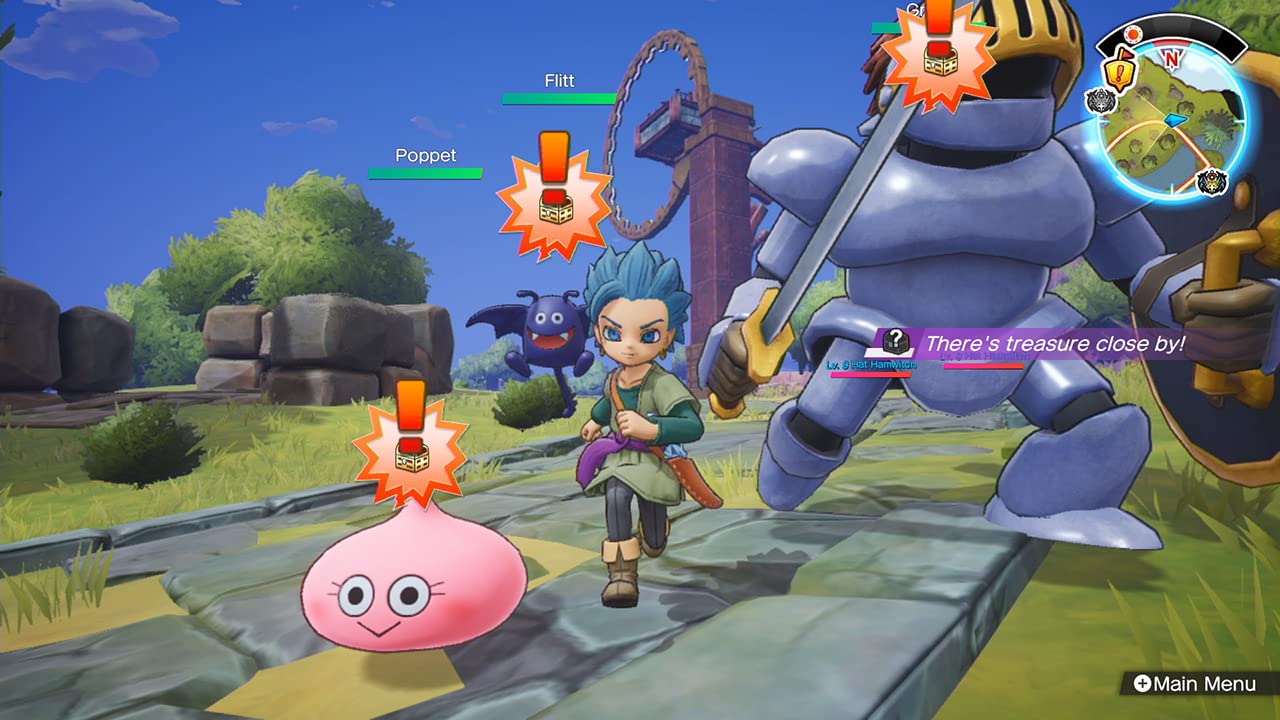Click the Hat Hamwitch pink health bar

[870, 374]
